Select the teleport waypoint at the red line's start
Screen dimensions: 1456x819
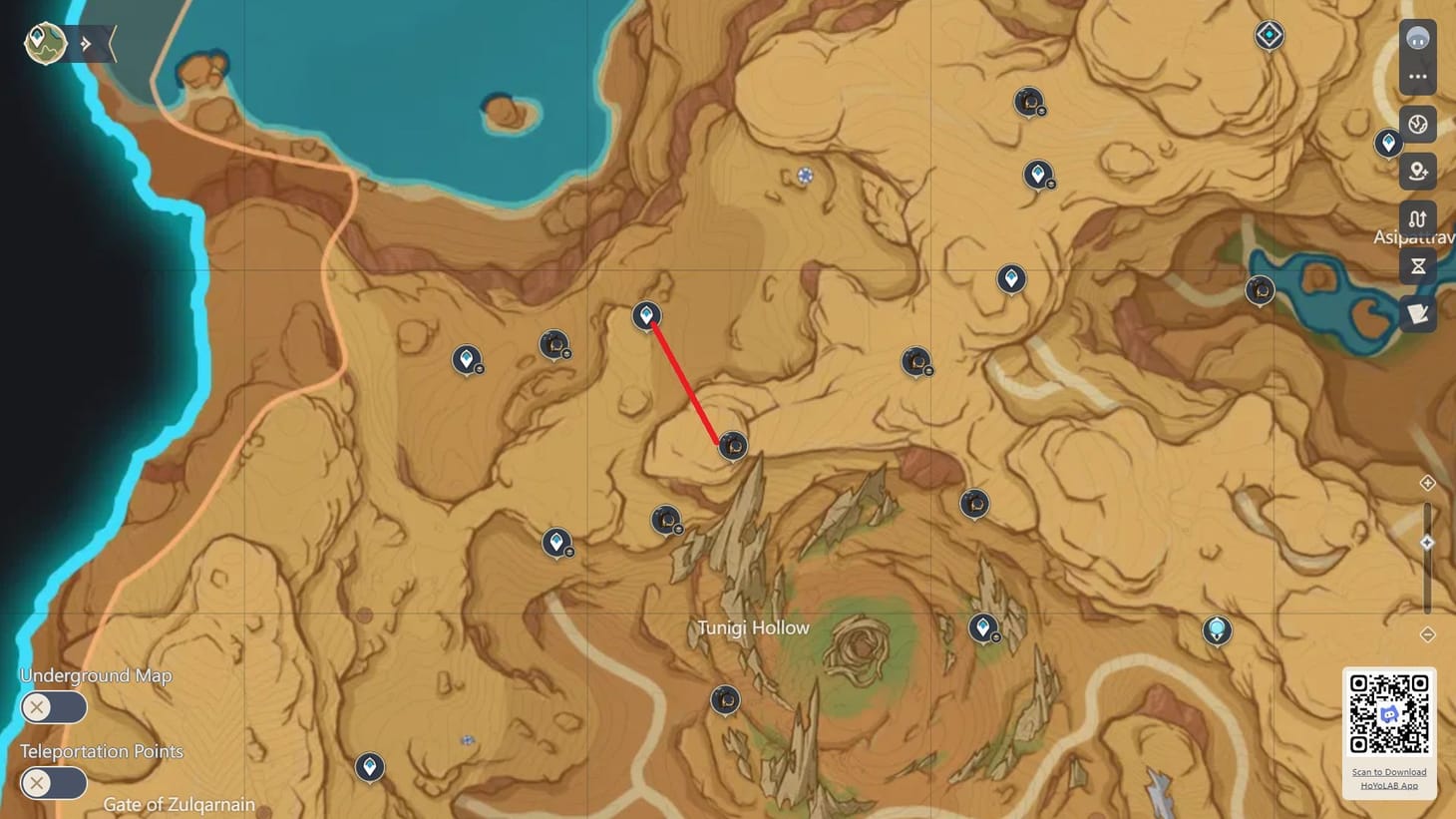point(647,314)
